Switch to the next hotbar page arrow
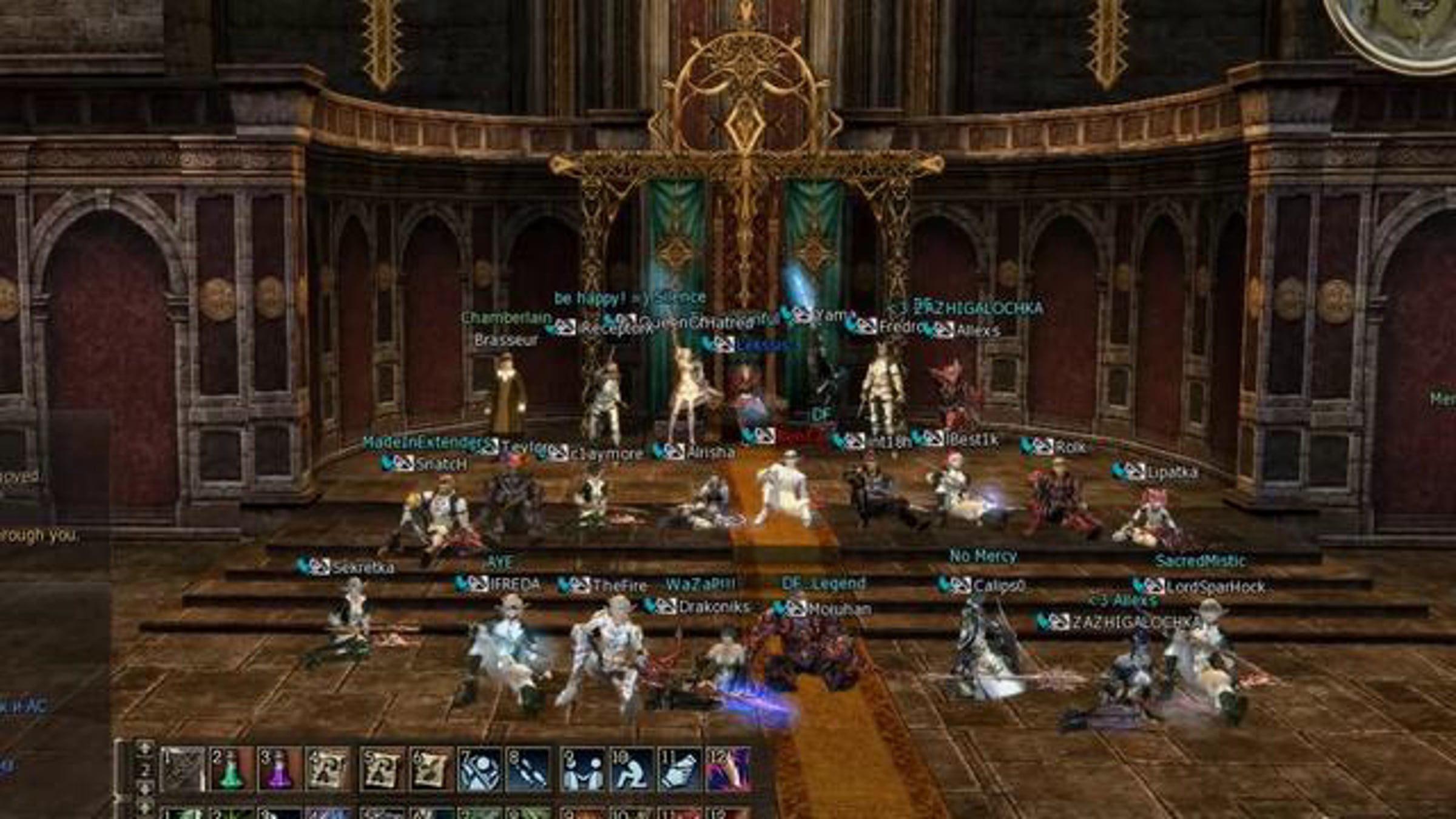Viewport: 1456px width, 819px height. click(x=144, y=789)
